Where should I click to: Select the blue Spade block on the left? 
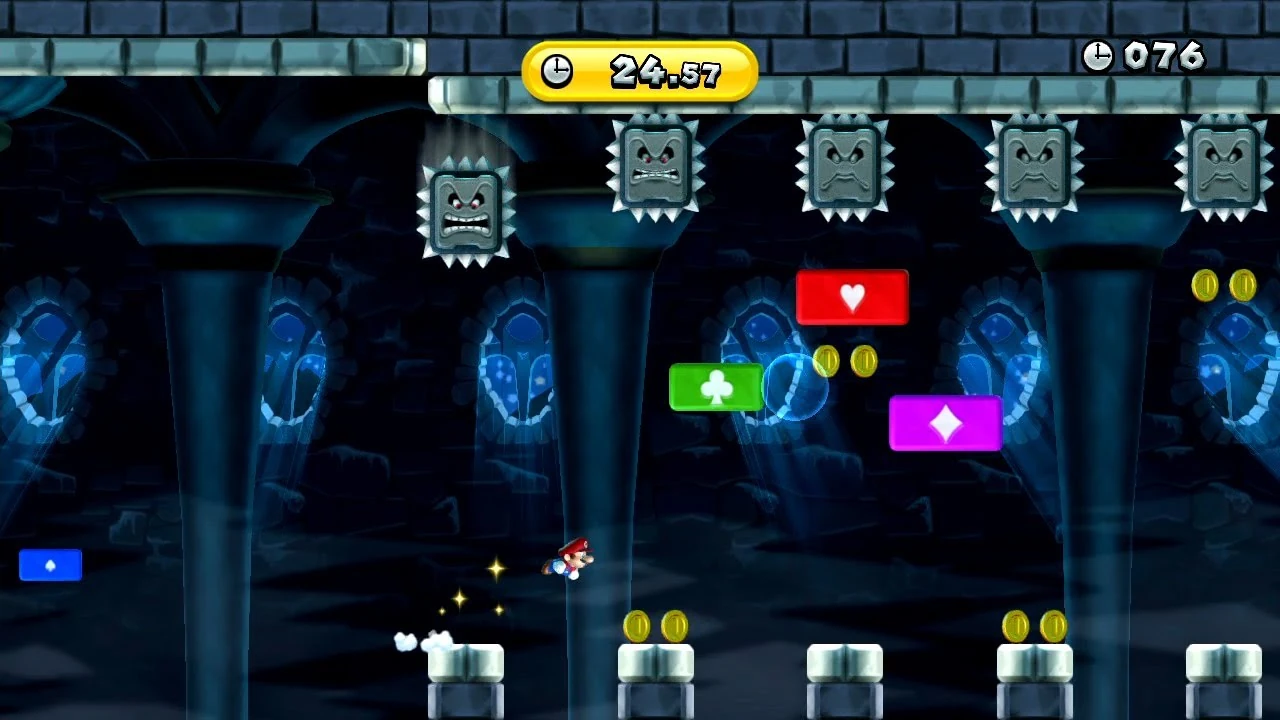coord(50,565)
